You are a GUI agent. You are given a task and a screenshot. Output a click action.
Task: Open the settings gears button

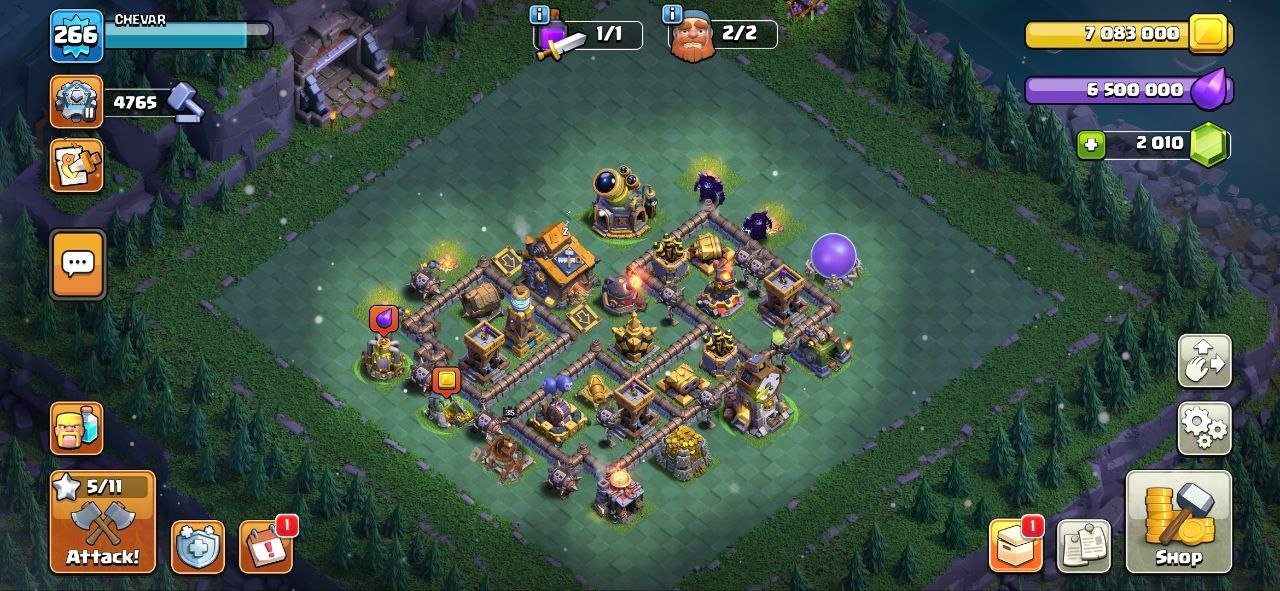point(1205,429)
